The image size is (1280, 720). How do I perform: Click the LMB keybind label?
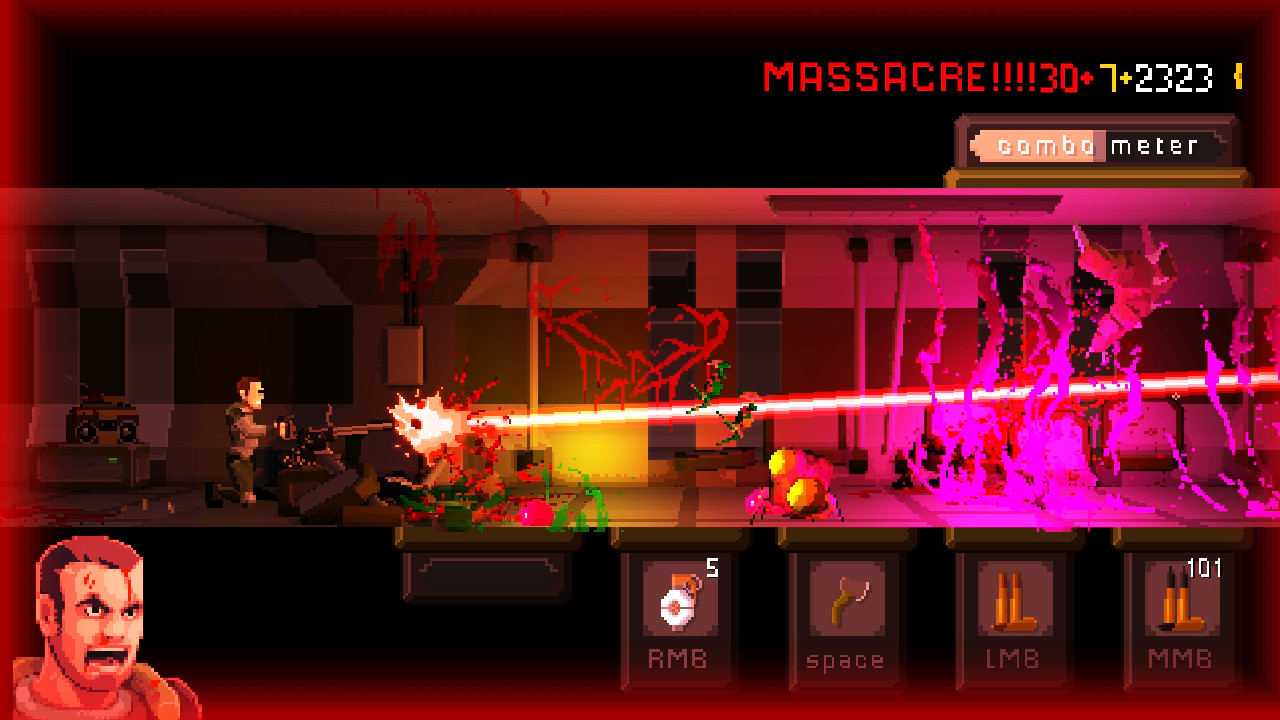click(x=1012, y=659)
